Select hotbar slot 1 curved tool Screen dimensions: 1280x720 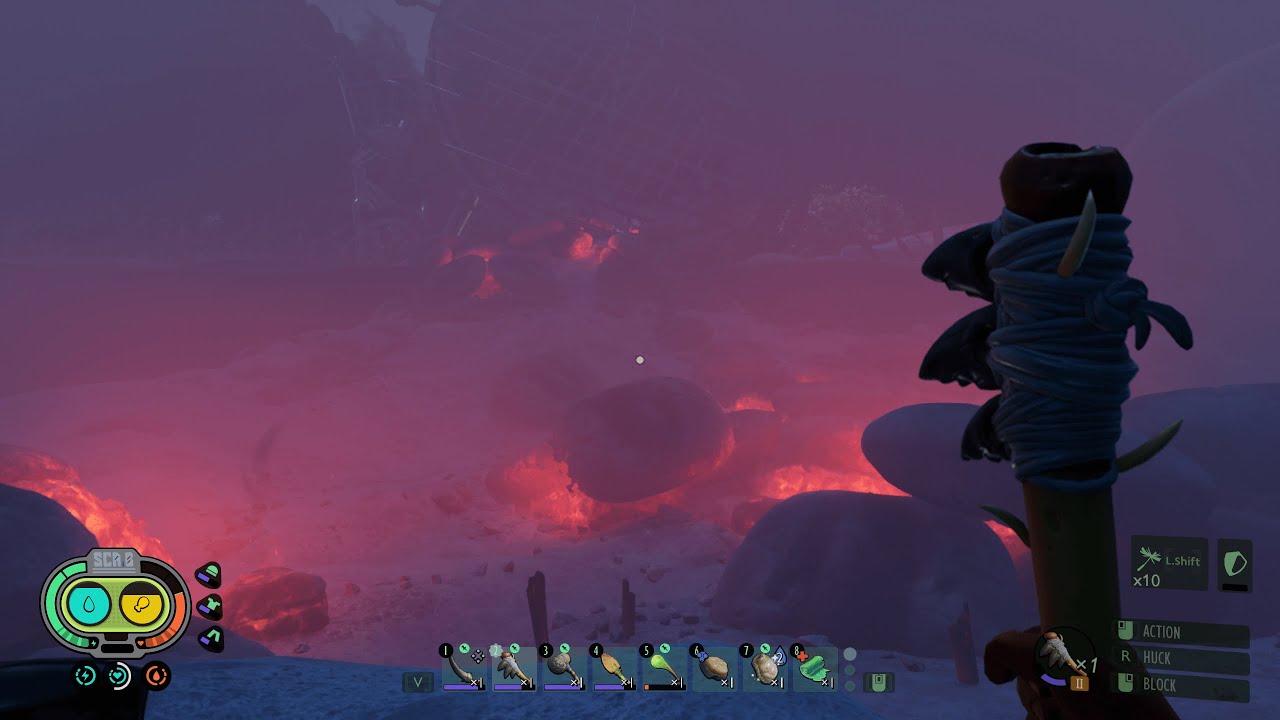[x=464, y=668]
